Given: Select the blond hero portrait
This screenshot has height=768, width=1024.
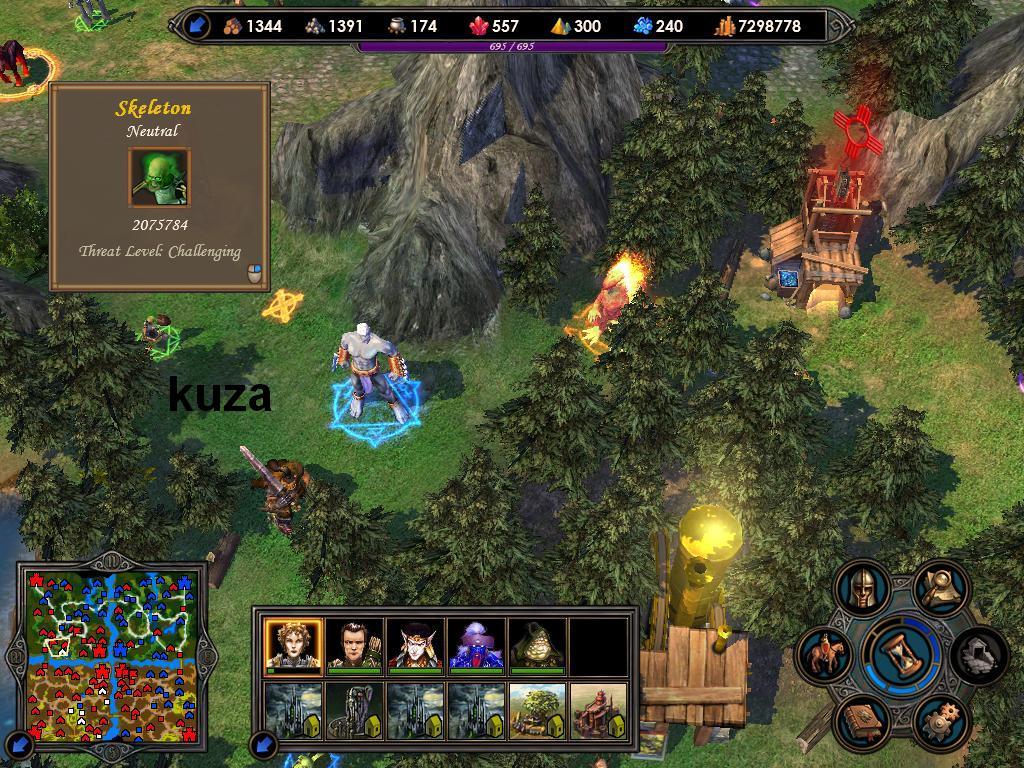Looking at the screenshot, I should (293, 646).
